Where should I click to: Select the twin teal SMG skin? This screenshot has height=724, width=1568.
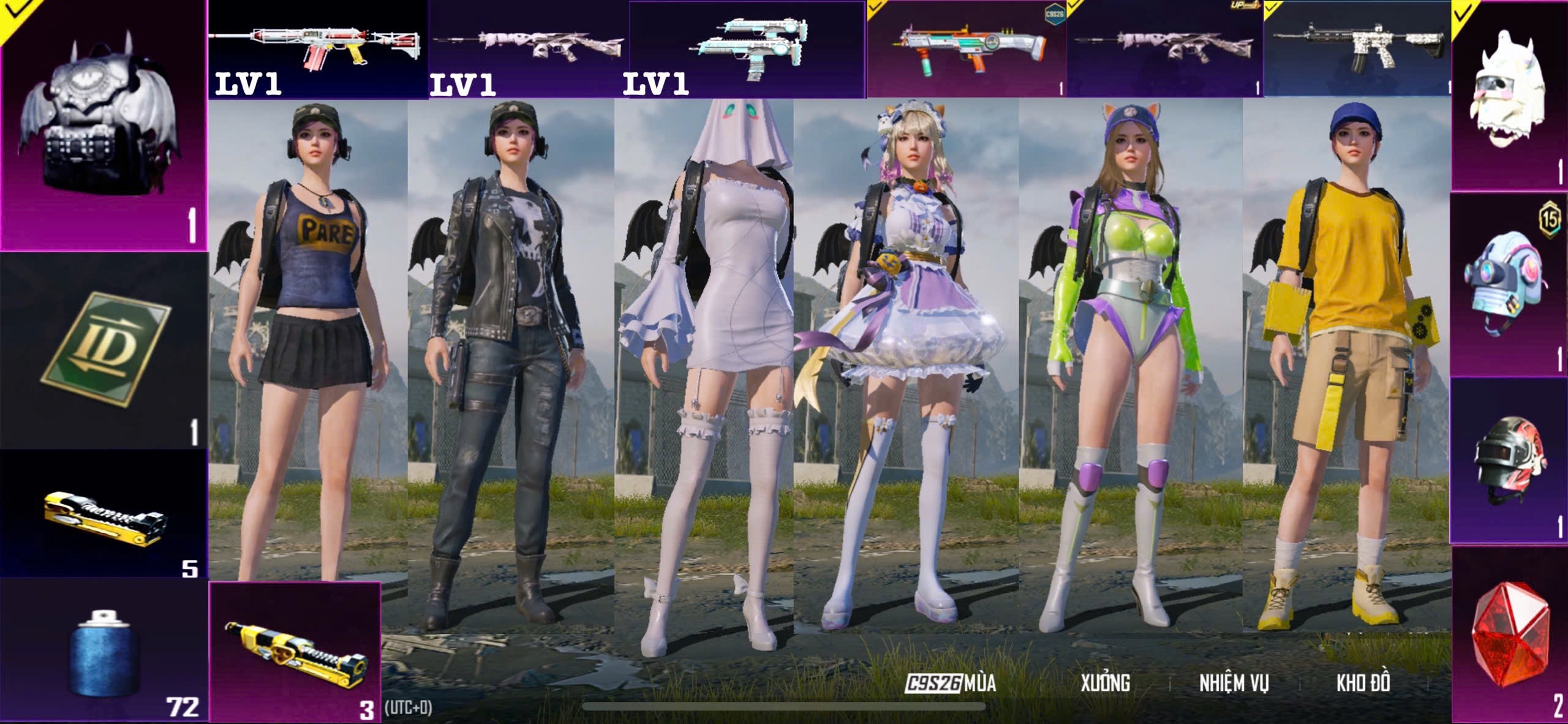point(747,48)
